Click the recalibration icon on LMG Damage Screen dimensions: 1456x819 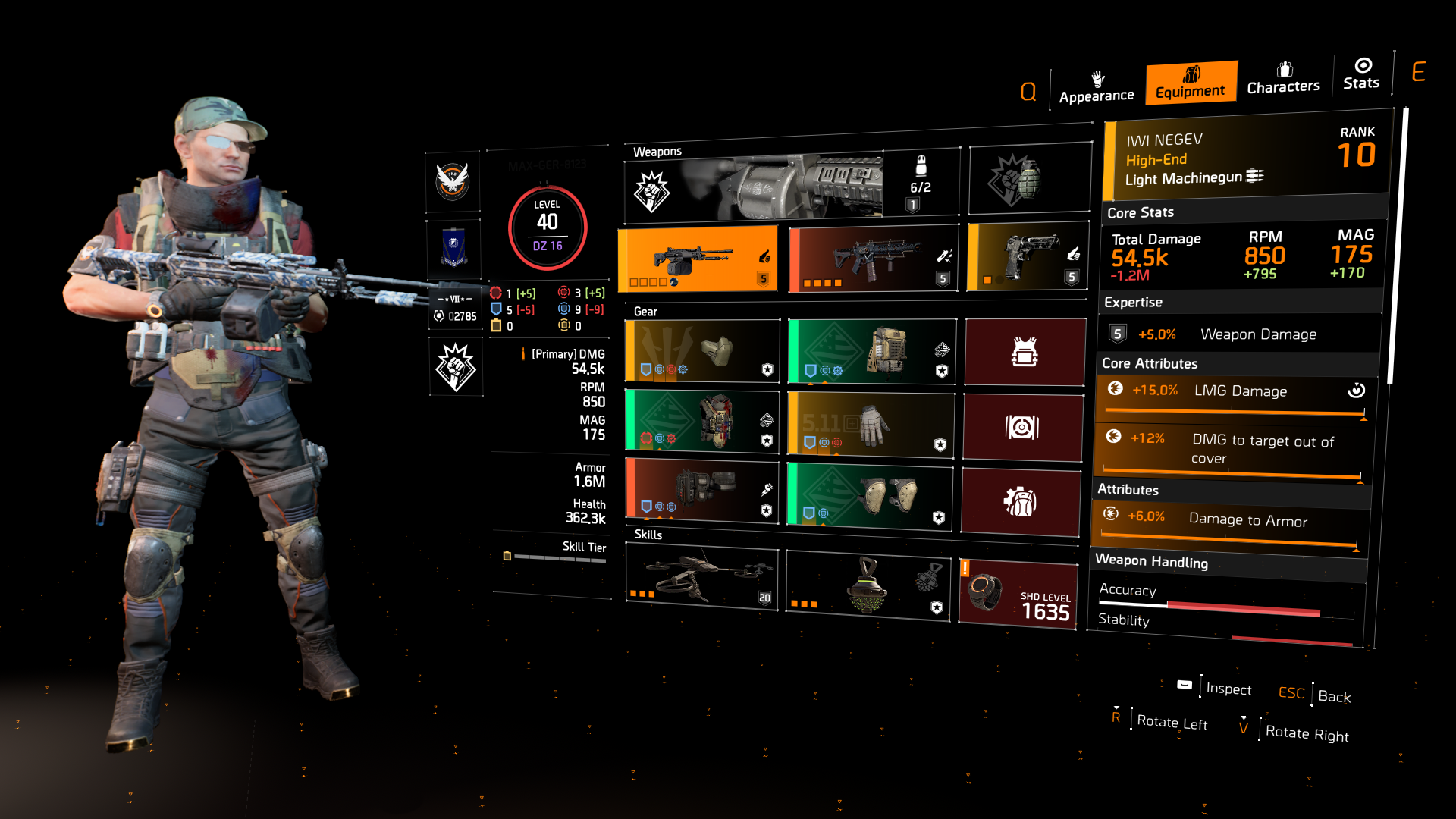point(1357,390)
